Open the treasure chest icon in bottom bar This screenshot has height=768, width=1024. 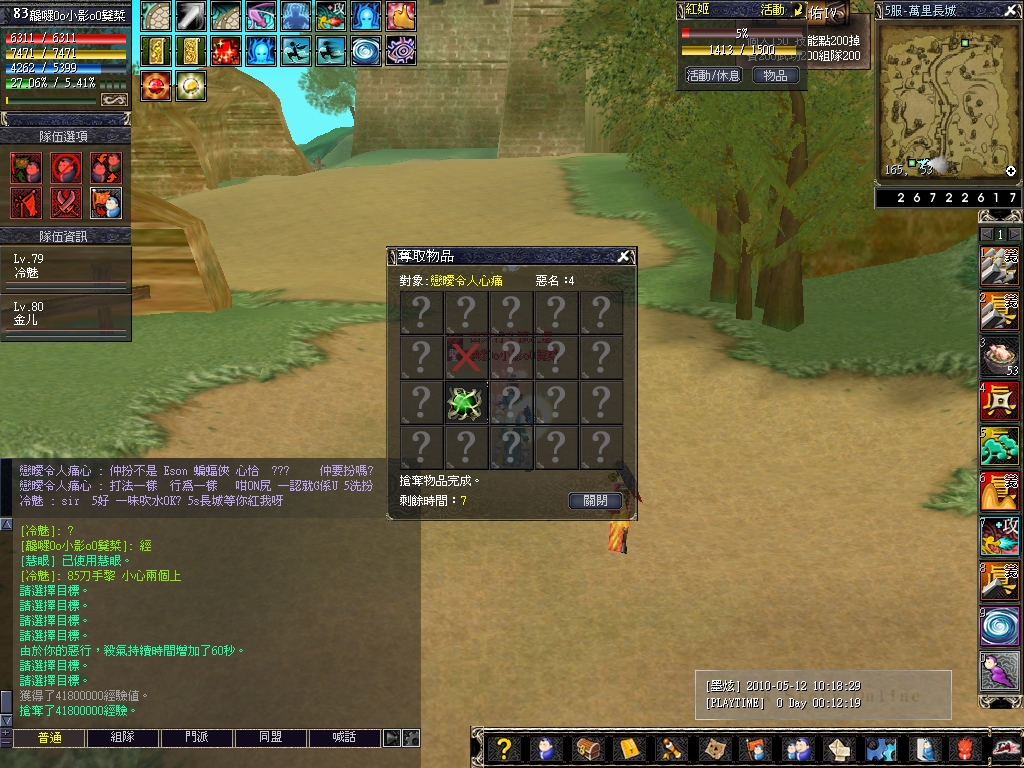click(588, 748)
